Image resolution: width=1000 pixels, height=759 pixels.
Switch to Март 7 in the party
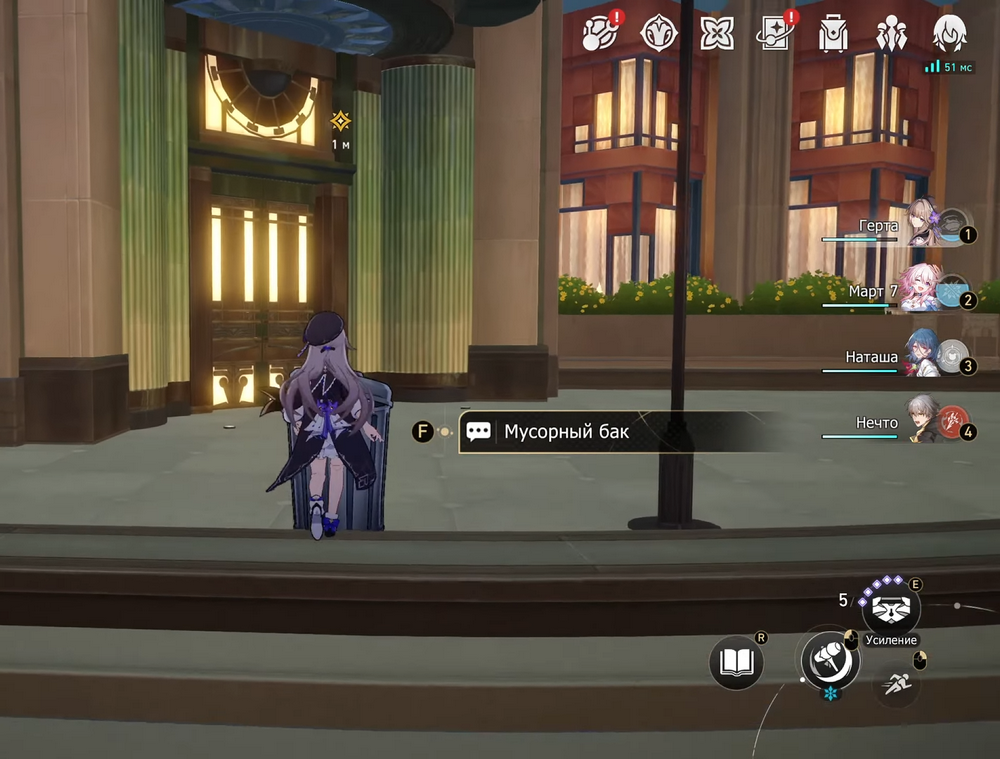click(925, 290)
